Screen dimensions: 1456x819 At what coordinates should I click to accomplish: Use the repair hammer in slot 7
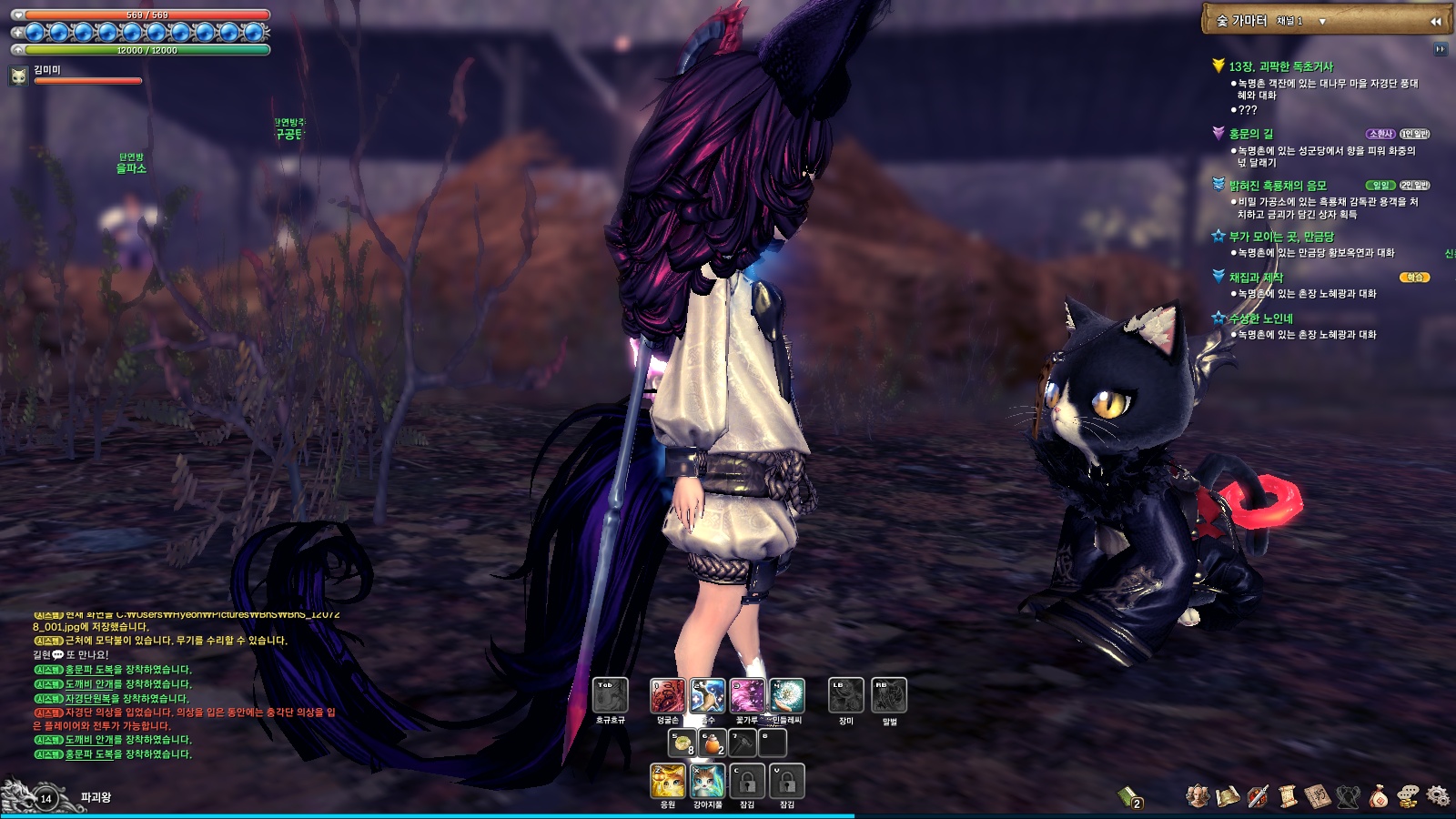743,743
